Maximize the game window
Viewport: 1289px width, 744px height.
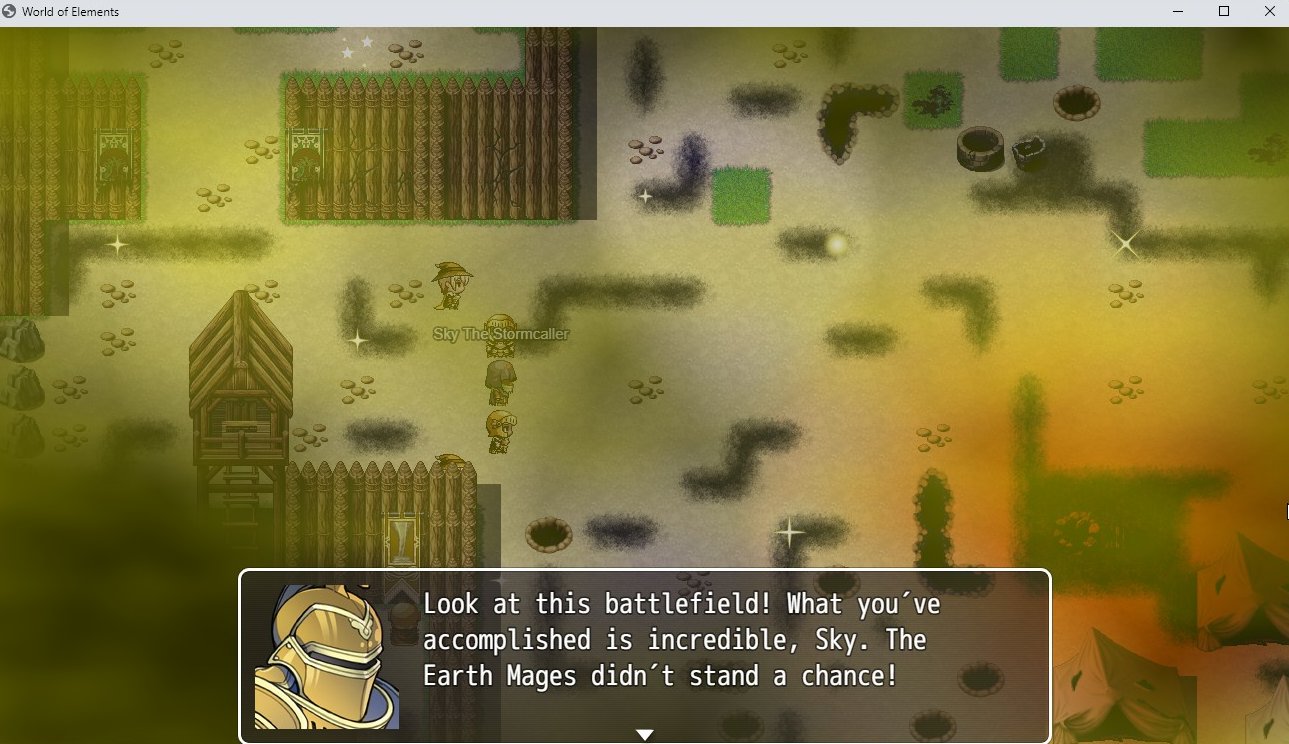(1223, 12)
